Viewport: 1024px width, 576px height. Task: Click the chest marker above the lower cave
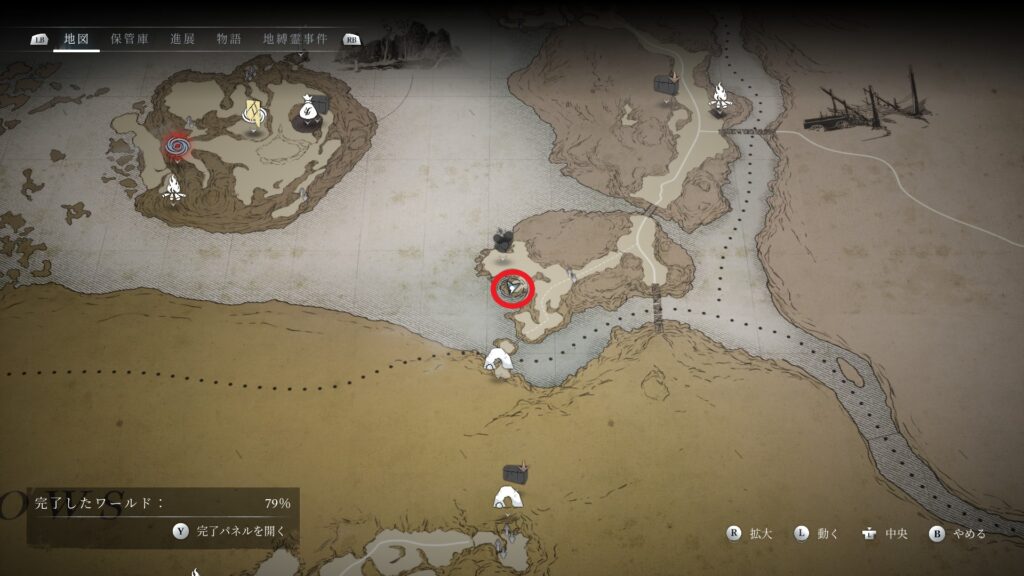(x=515, y=472)
